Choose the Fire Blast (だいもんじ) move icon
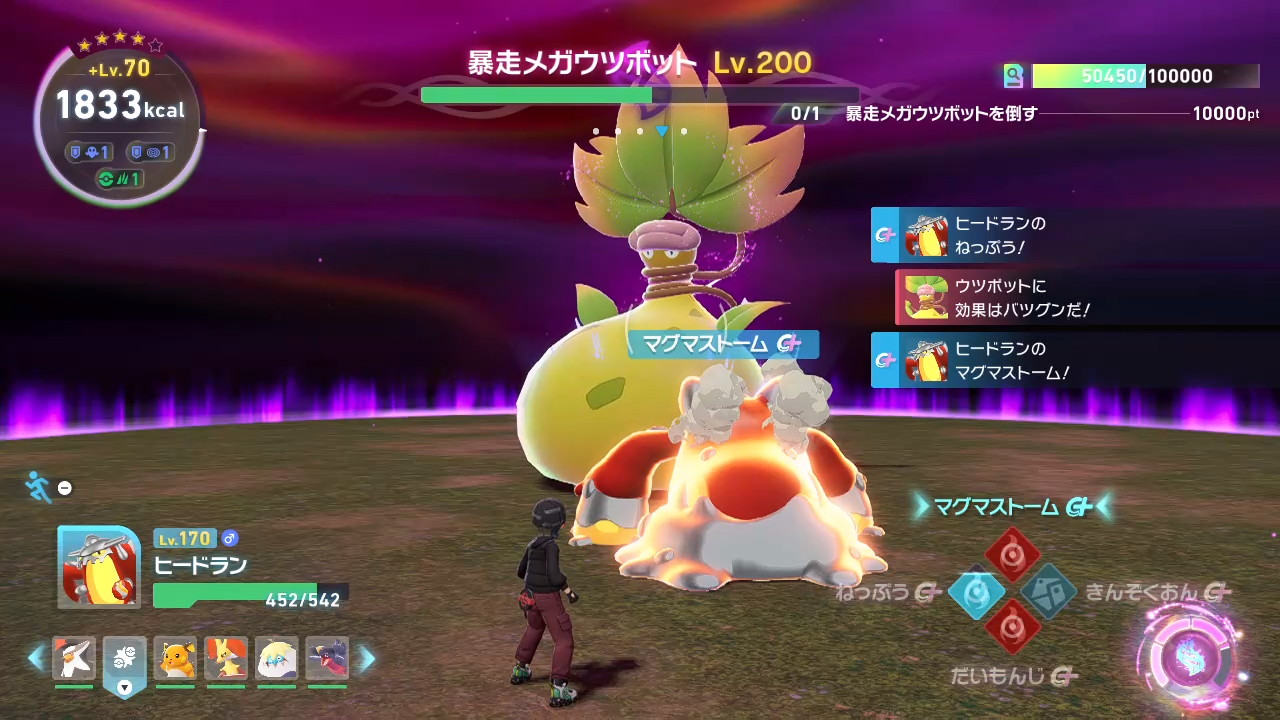 (1012, 629)
